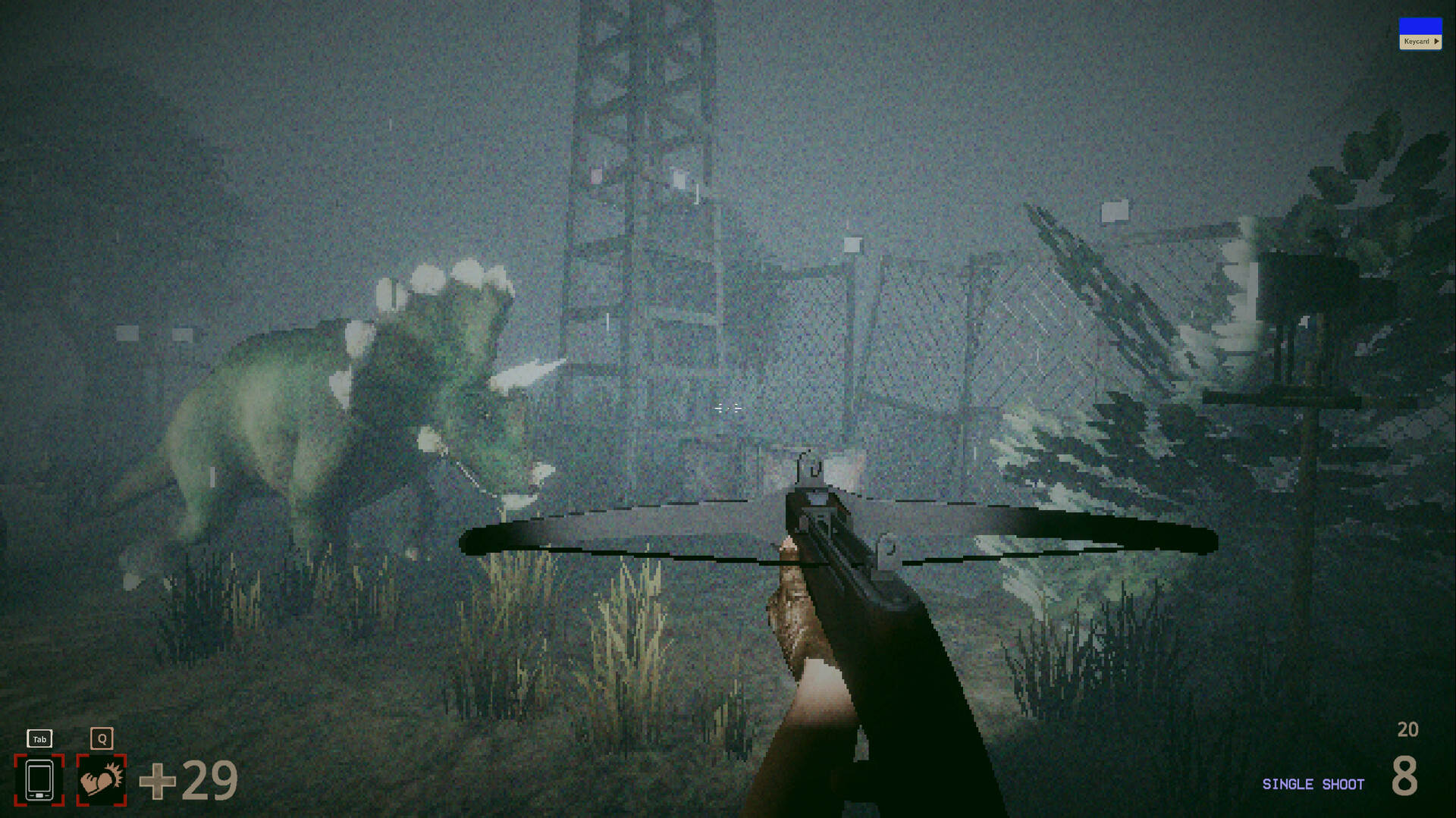Viewport: 1456px width, 818px height.
Task: Click the Tab key hint label
Action: click(x=39, y=738)
